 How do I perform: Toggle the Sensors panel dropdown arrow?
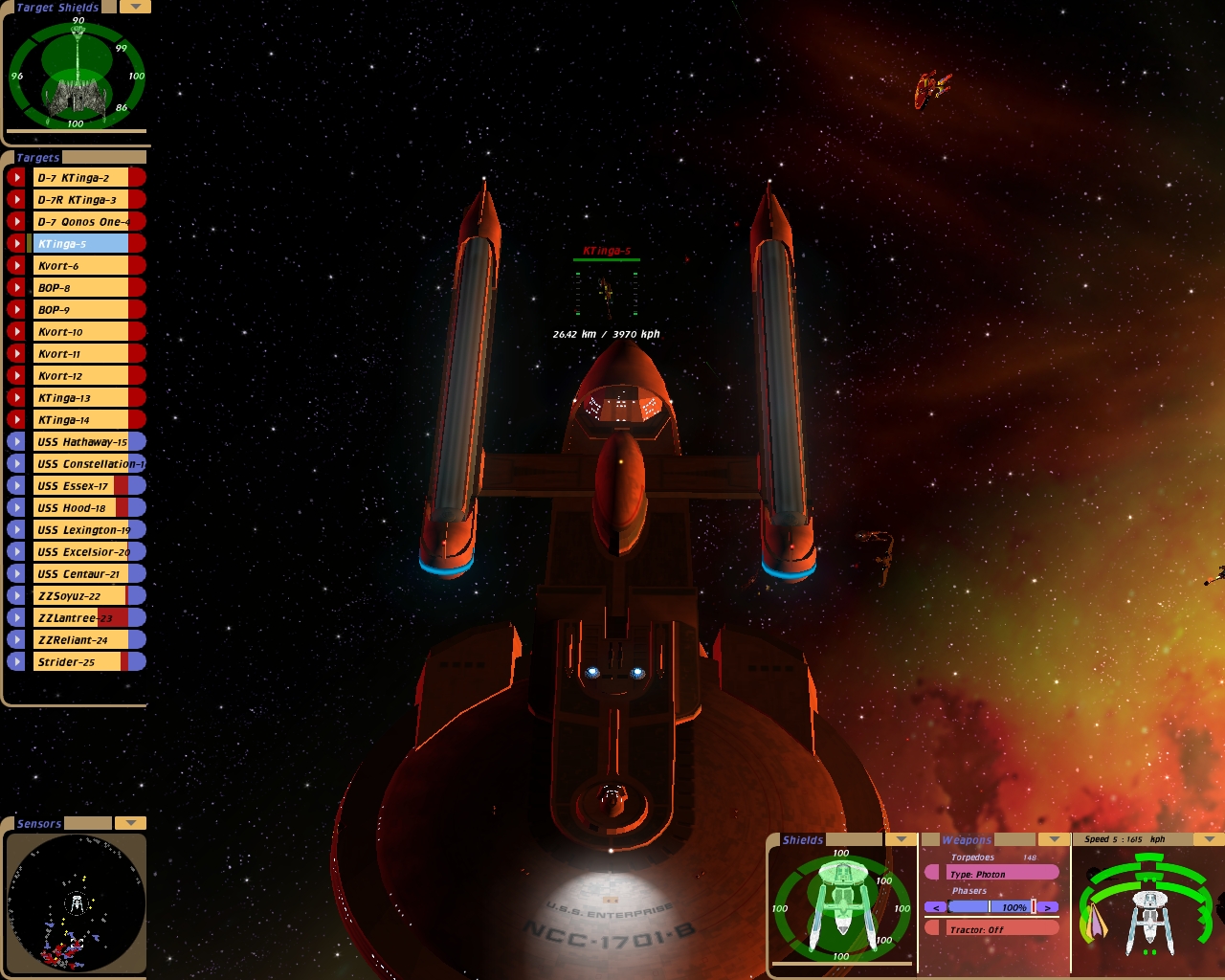click(130, 823)
